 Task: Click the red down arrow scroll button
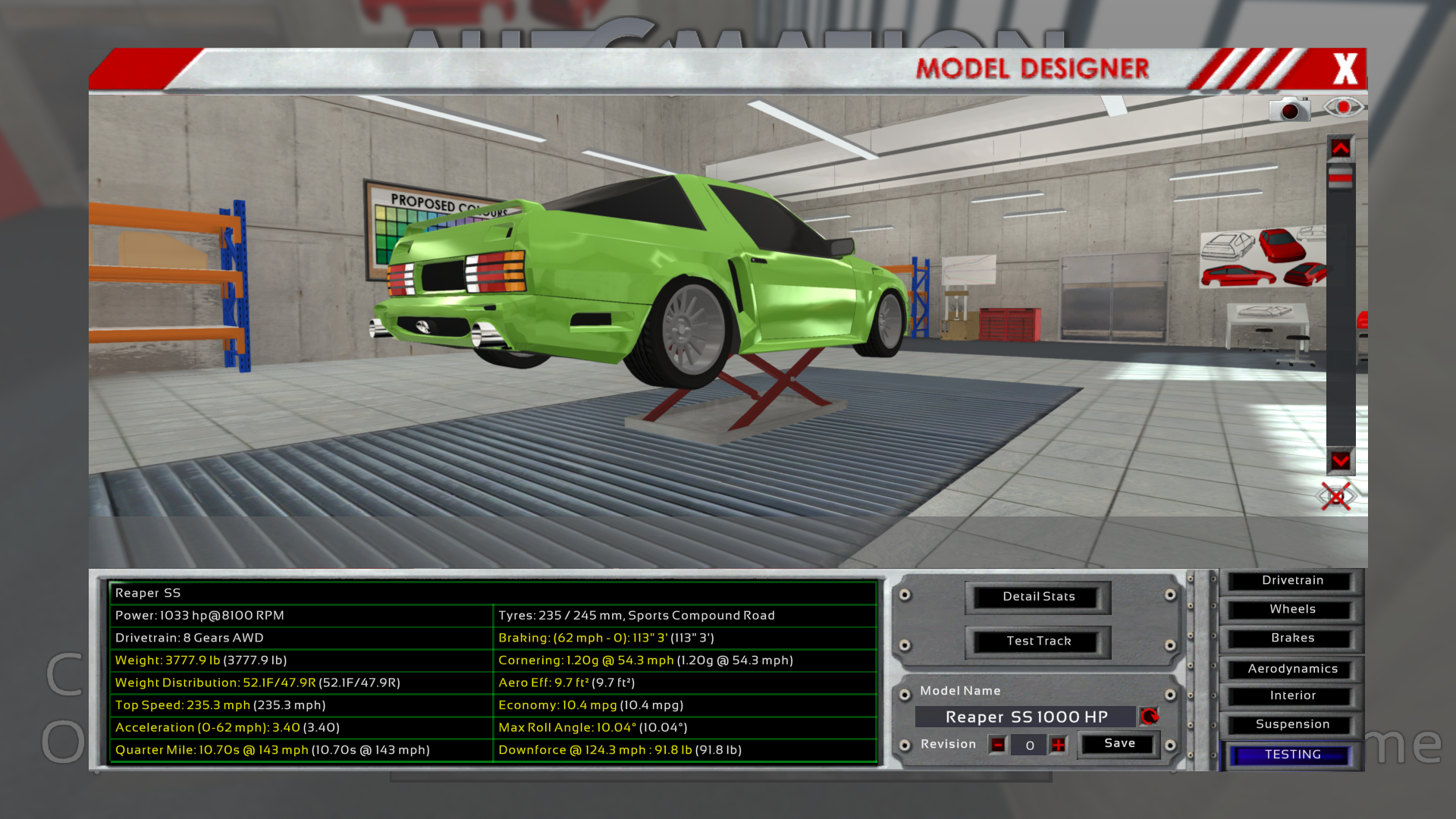pyautogui.click(x=1340, y=460)
